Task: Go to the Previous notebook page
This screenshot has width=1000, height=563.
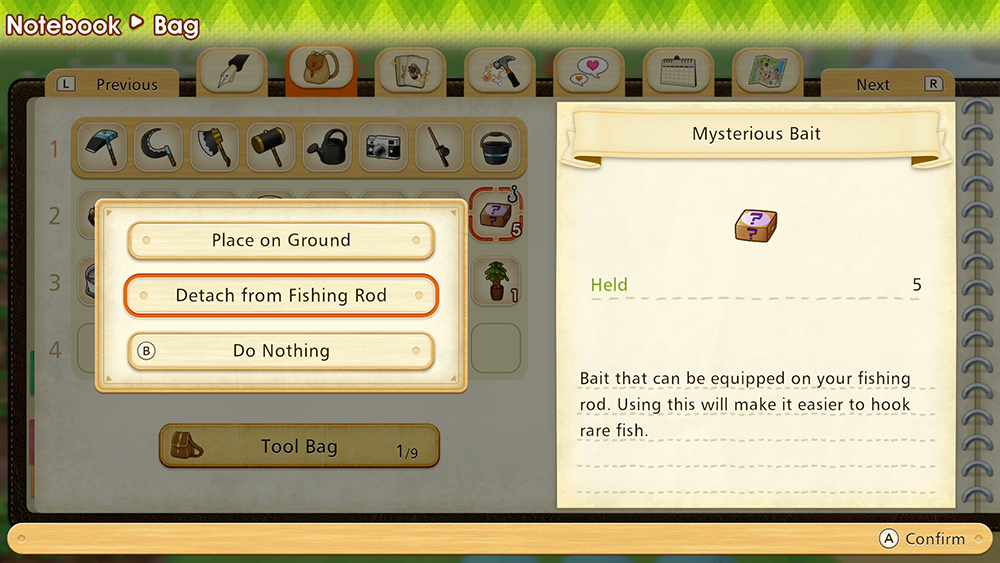Action: [113, 85]
